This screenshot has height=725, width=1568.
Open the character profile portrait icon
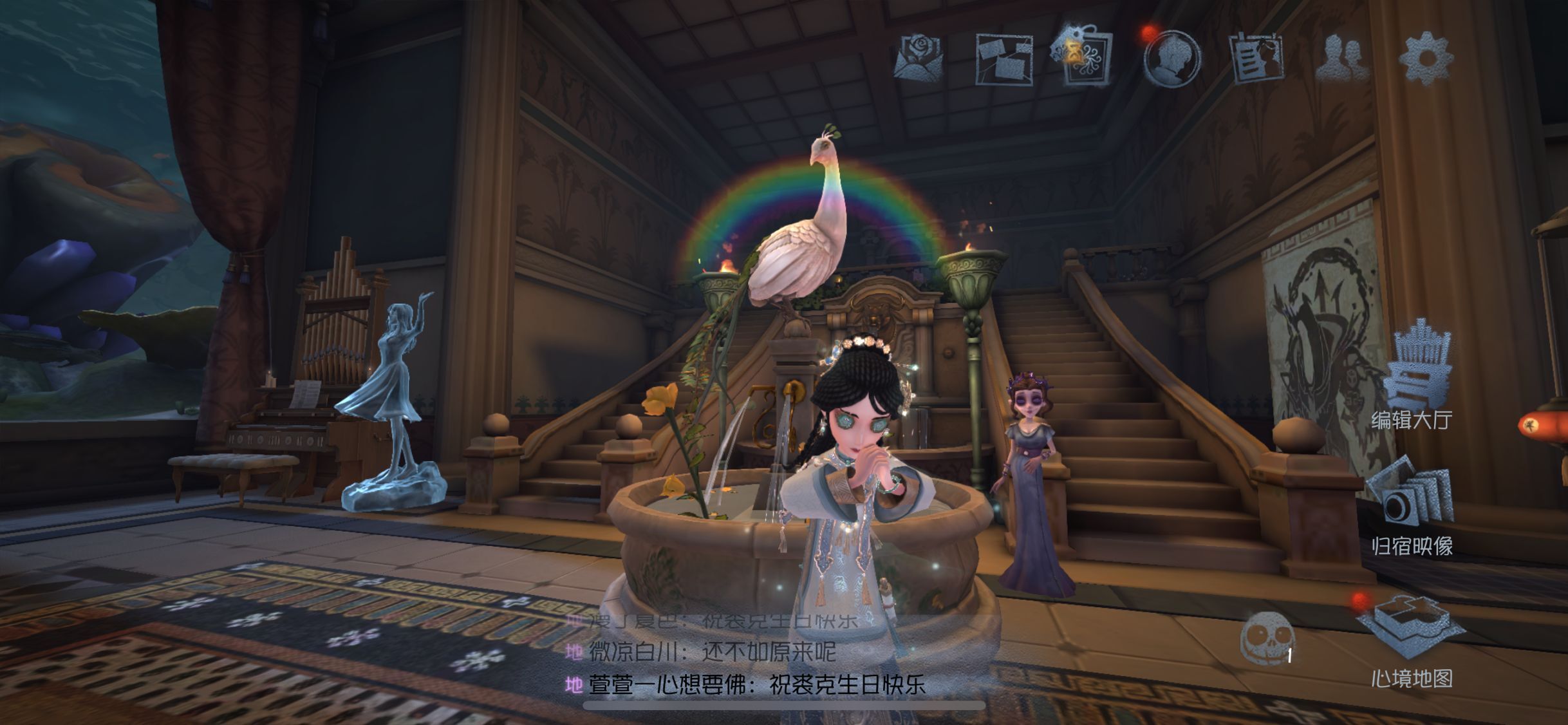[1171, 58]
